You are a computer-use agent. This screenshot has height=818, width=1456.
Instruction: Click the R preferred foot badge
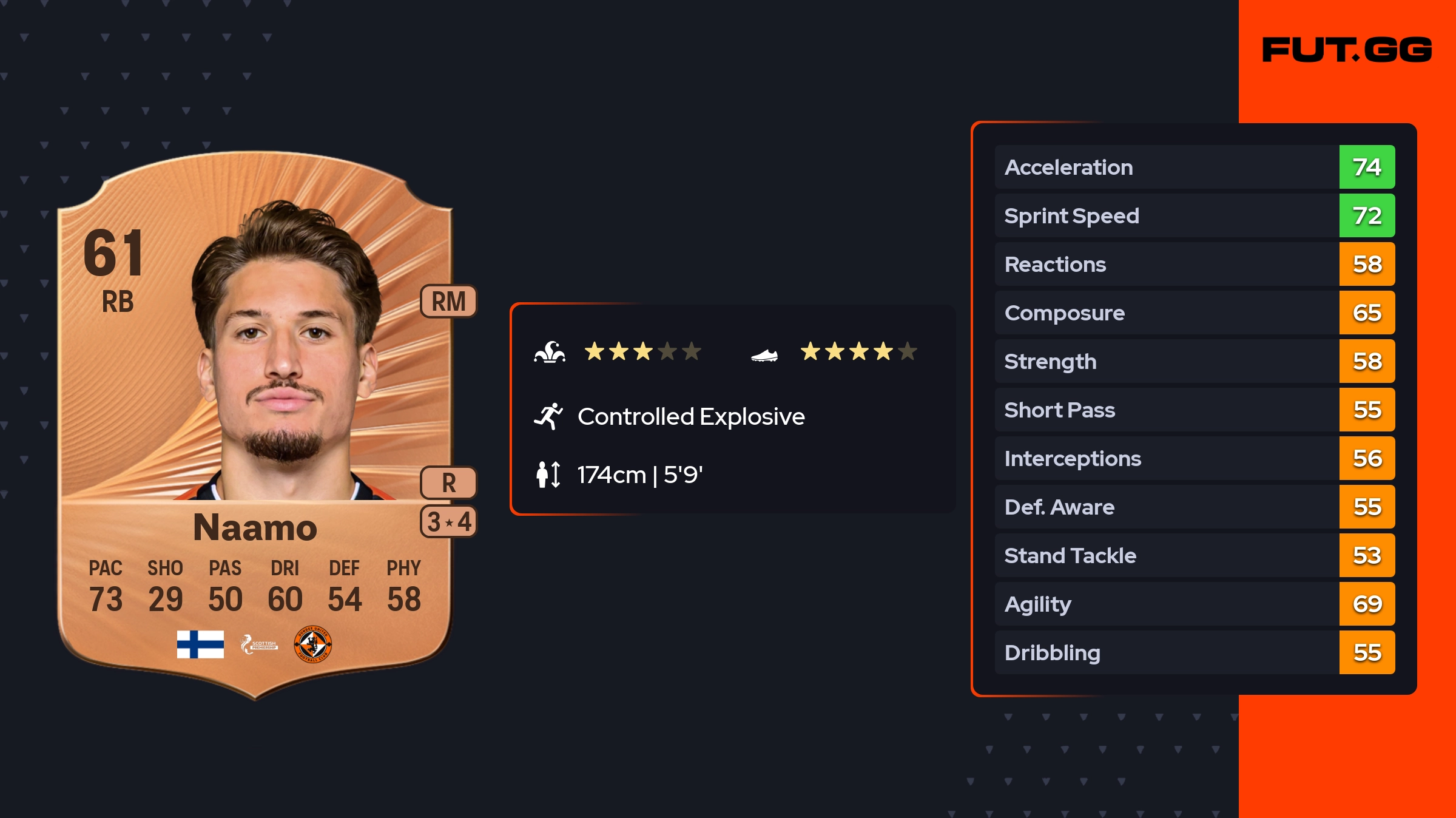[448, 483]
